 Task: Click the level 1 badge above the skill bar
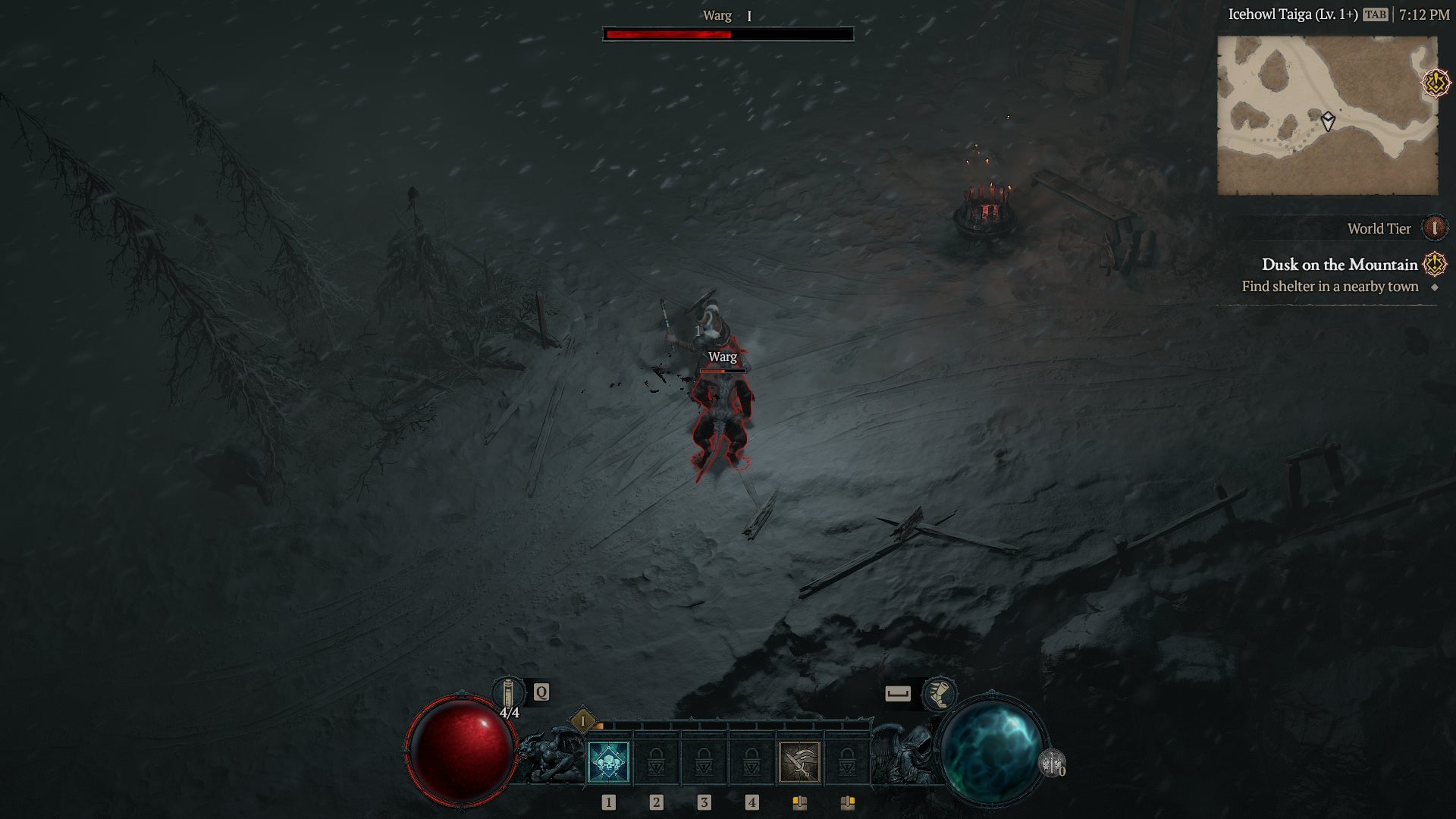pyautogui.click(x=583, y=720)
